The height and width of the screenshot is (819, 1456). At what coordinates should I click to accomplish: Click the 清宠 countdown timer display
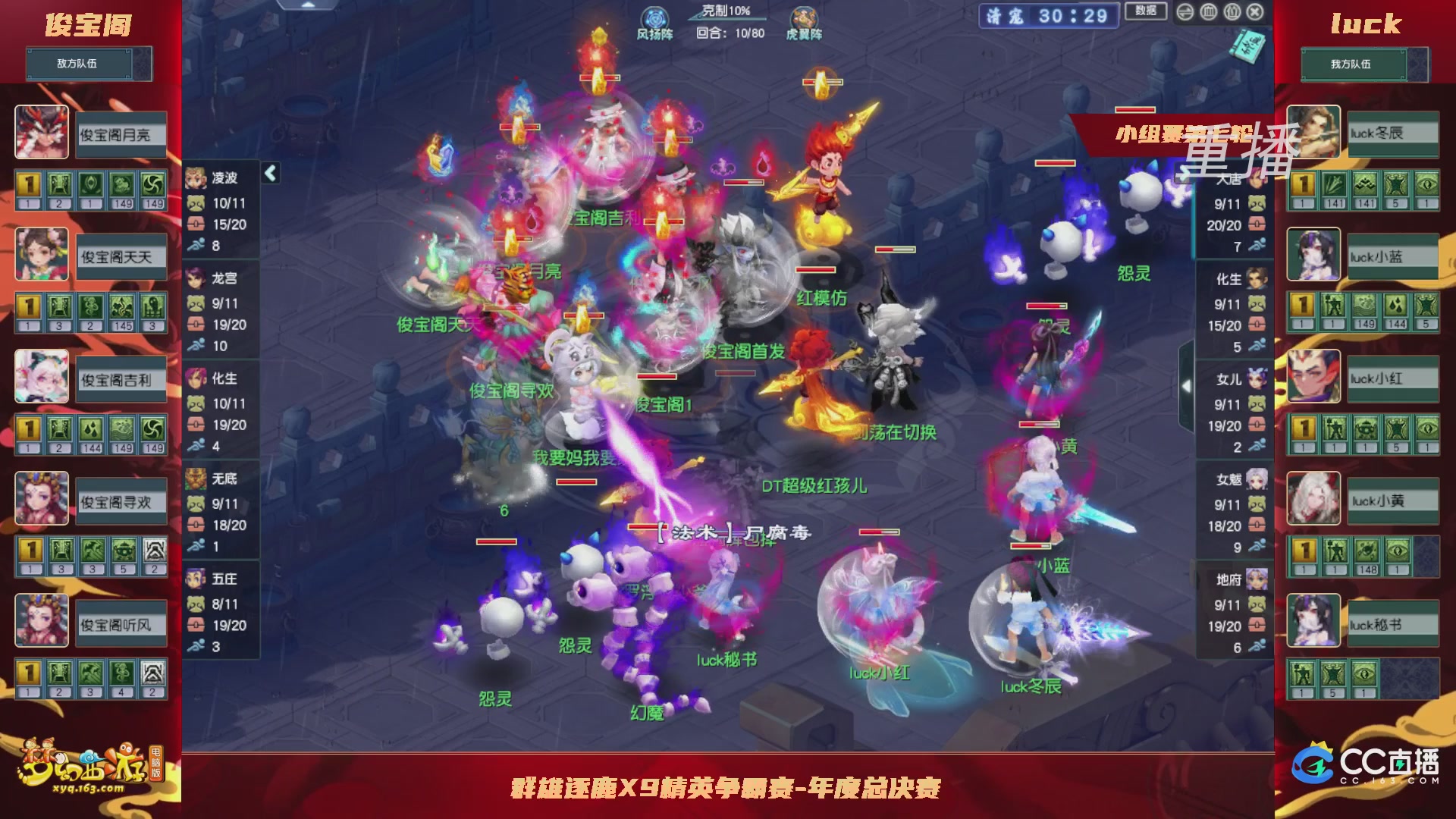pos(1049,15)
